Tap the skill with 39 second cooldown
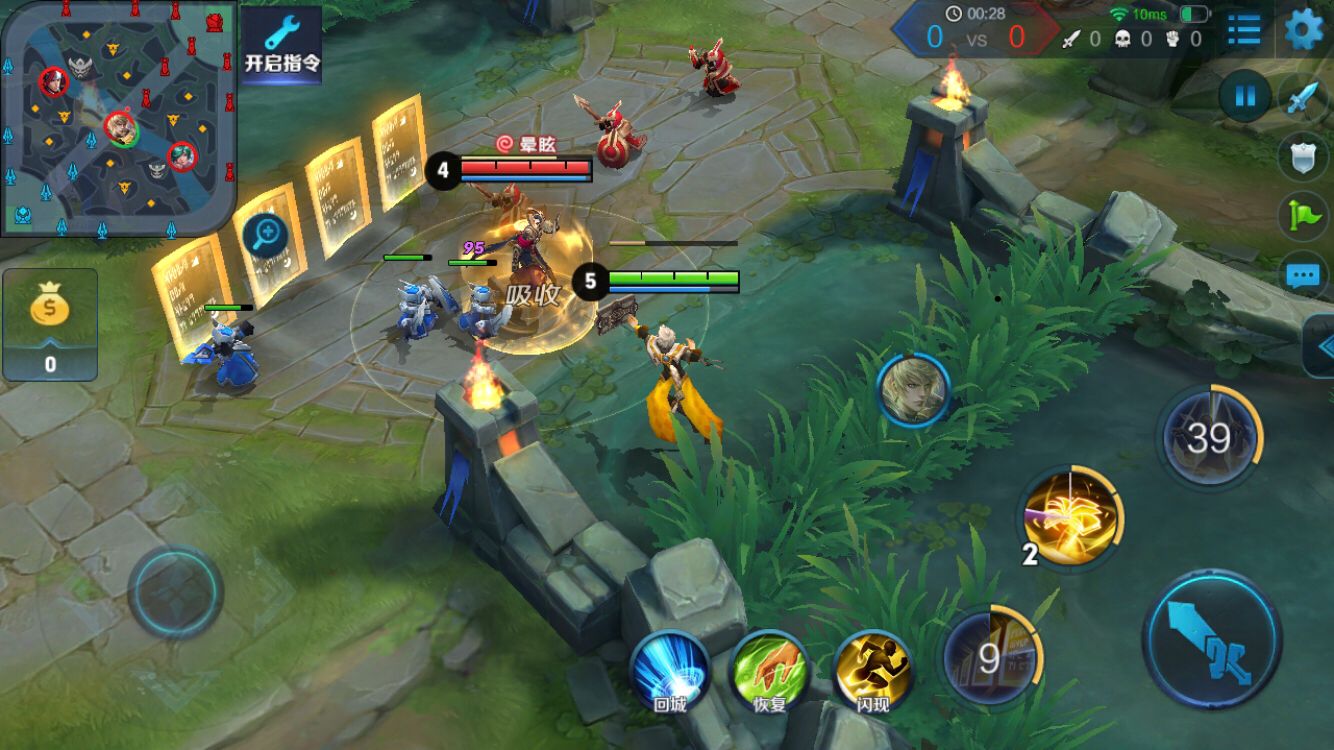Image resolution: width=1334 pixels, height=750 pixels. point(1209,437)
